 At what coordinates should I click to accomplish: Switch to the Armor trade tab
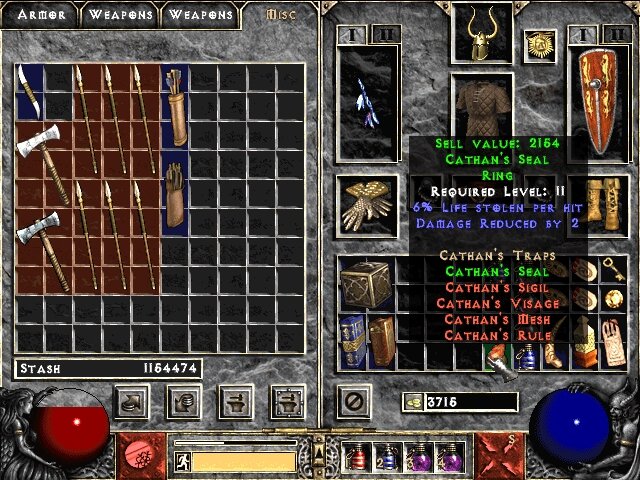pyautogui.click(x=41, y=15)
